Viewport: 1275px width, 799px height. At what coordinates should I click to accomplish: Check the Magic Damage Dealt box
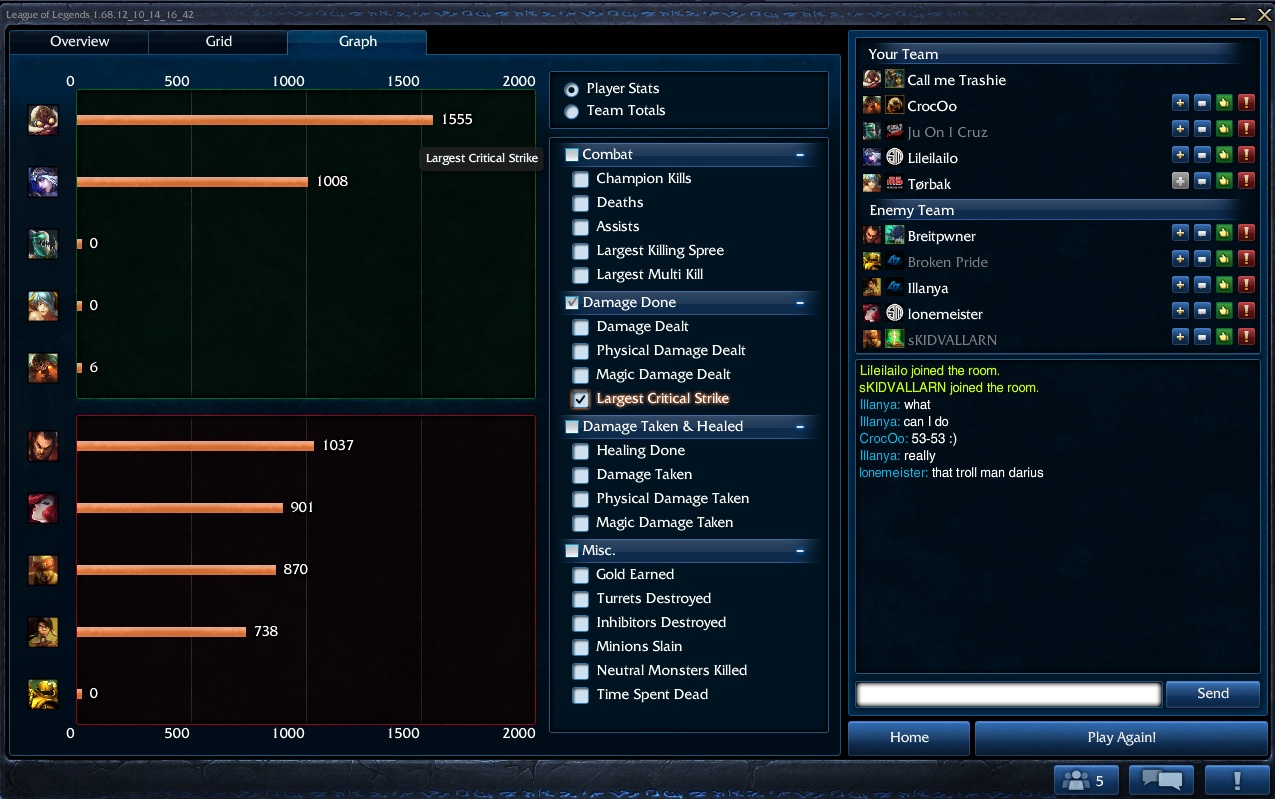click(580, 375)
